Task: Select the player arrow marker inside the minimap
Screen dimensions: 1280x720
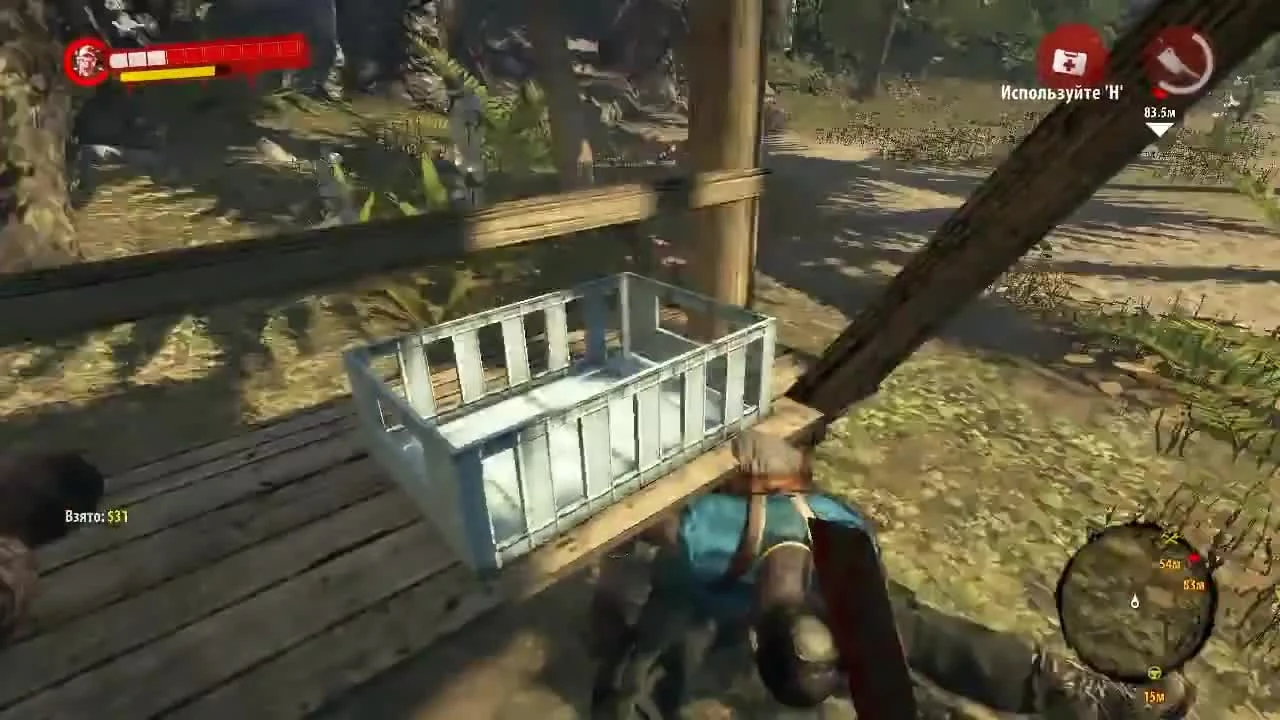Action: point(1135,602)
